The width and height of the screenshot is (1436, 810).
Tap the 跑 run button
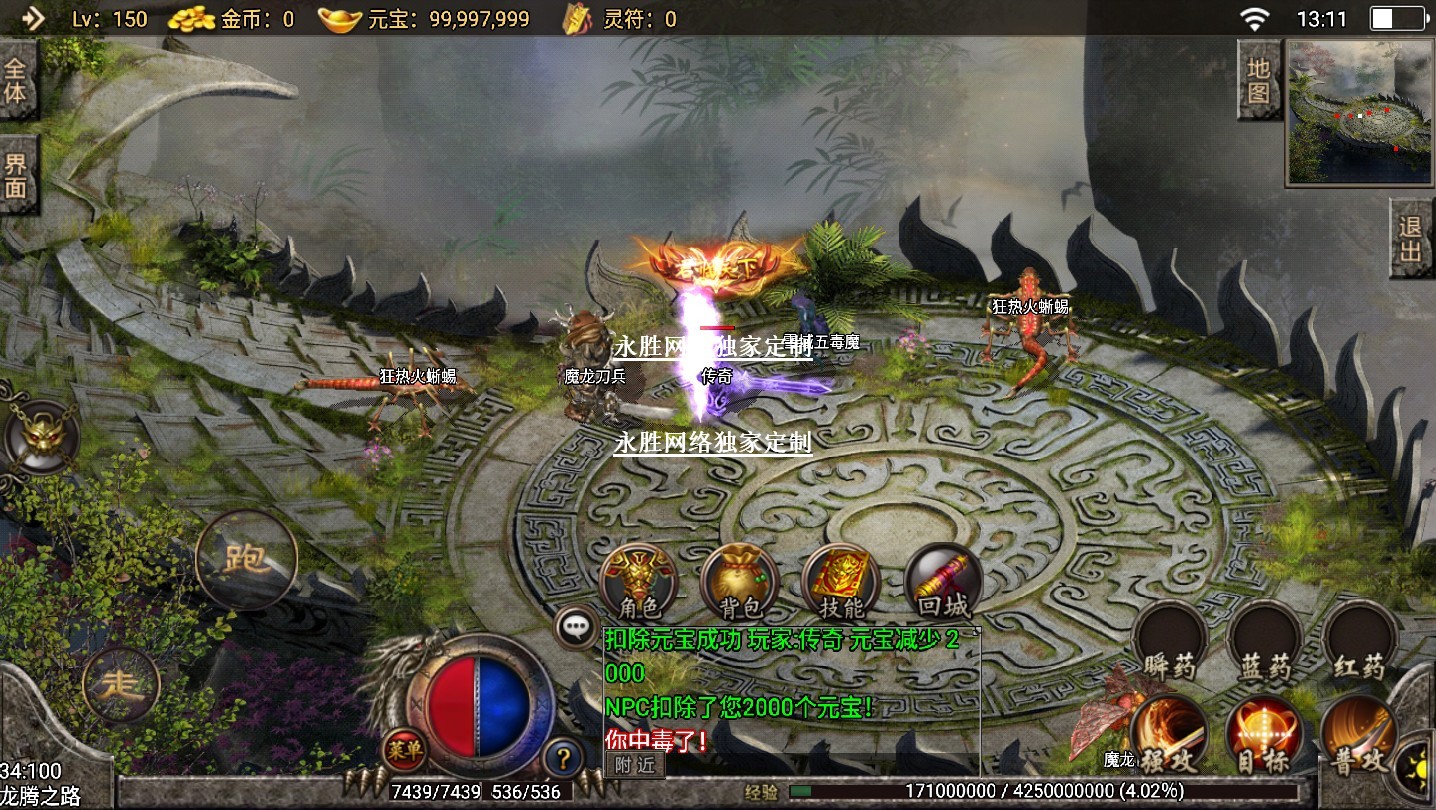tap(246, 559)
